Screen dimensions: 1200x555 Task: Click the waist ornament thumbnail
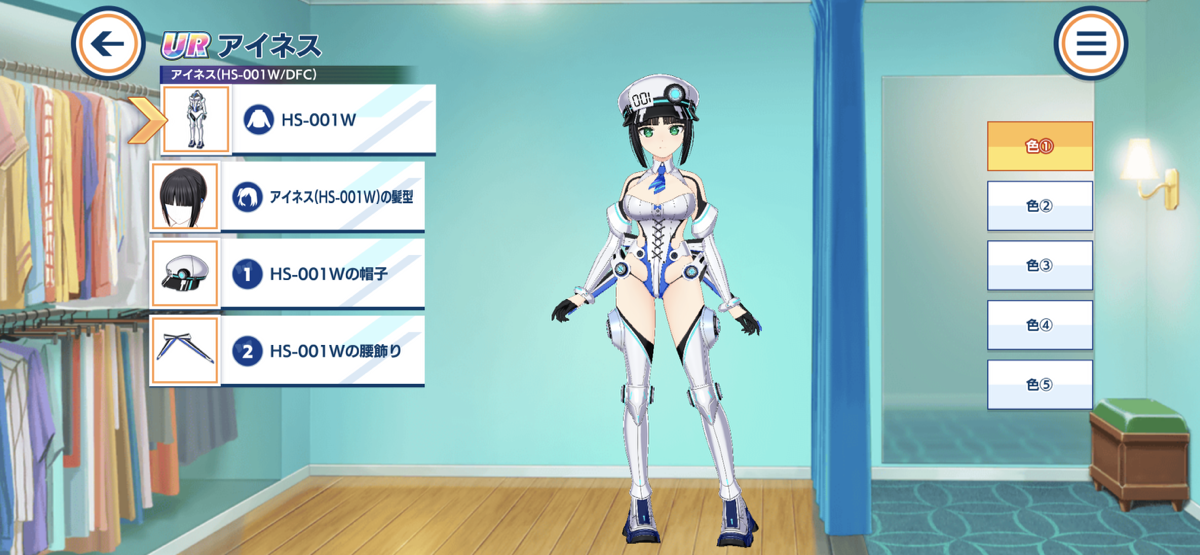(184, 351)
